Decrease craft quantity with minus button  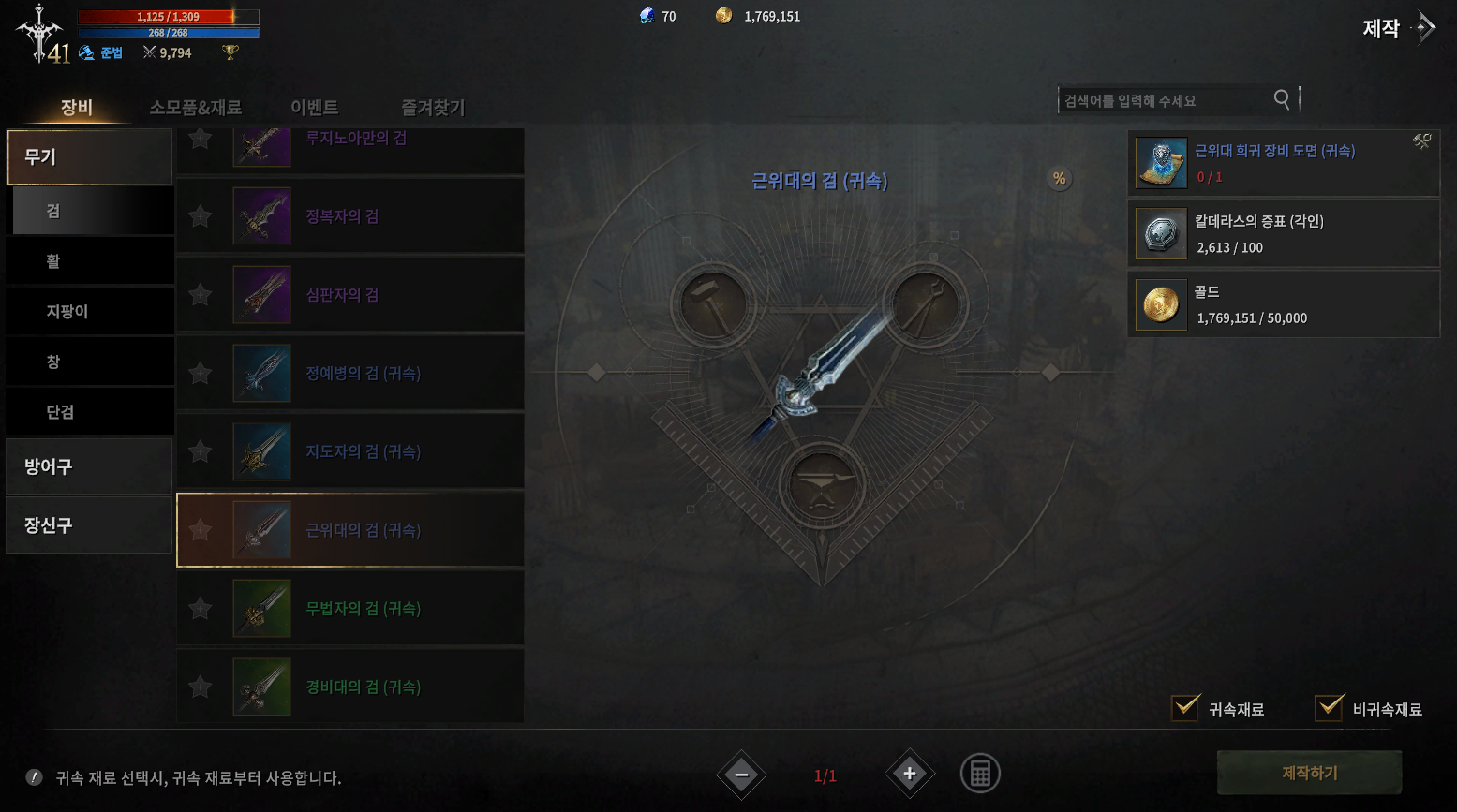pyautogui.click(x=742, y=775)
